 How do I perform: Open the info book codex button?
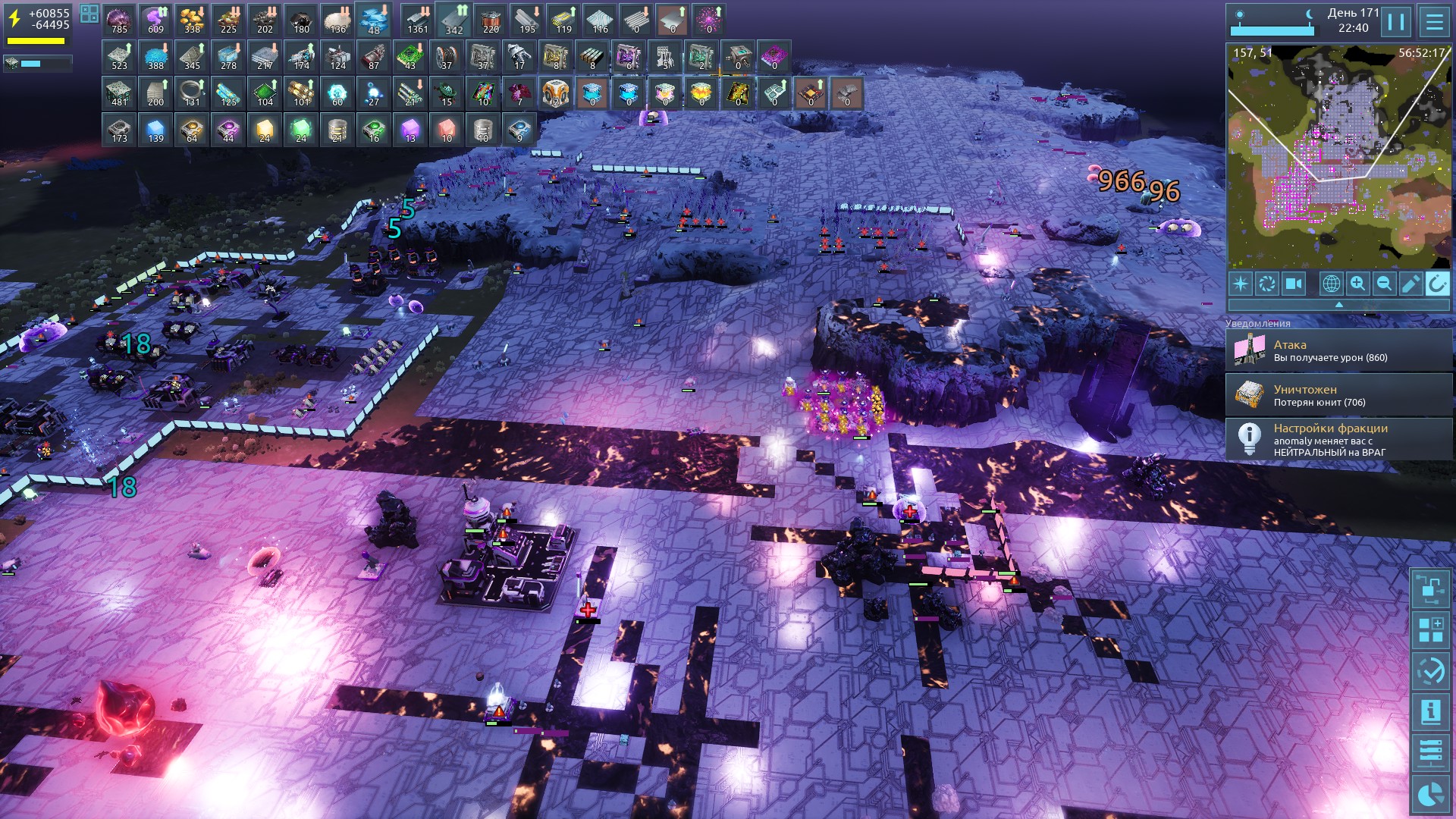click(1430, 711)
